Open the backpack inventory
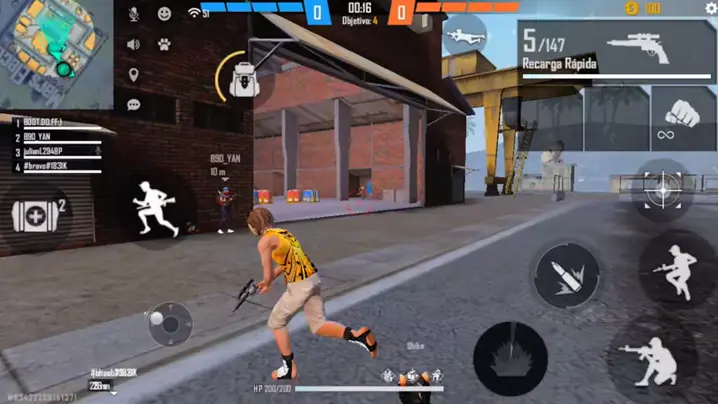718x404 pixels. (244, 79)
